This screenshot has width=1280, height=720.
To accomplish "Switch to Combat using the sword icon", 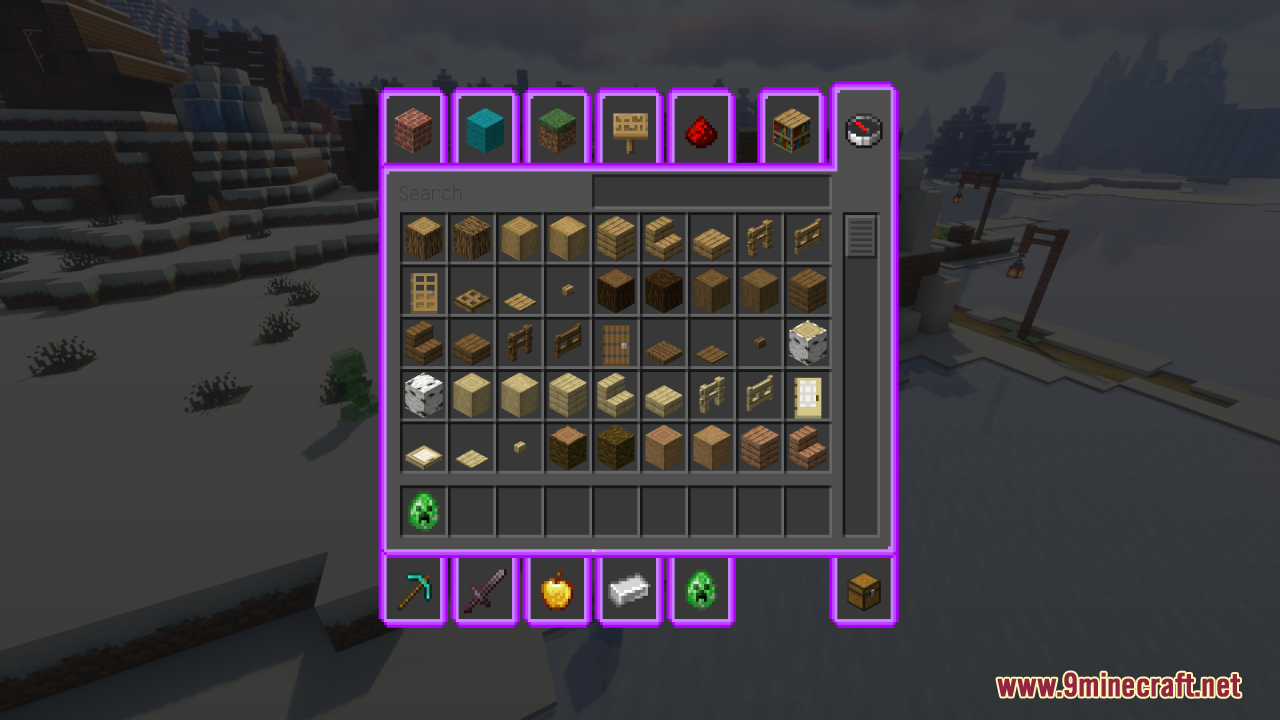I will pyautogui.click(x=485, y=590).
